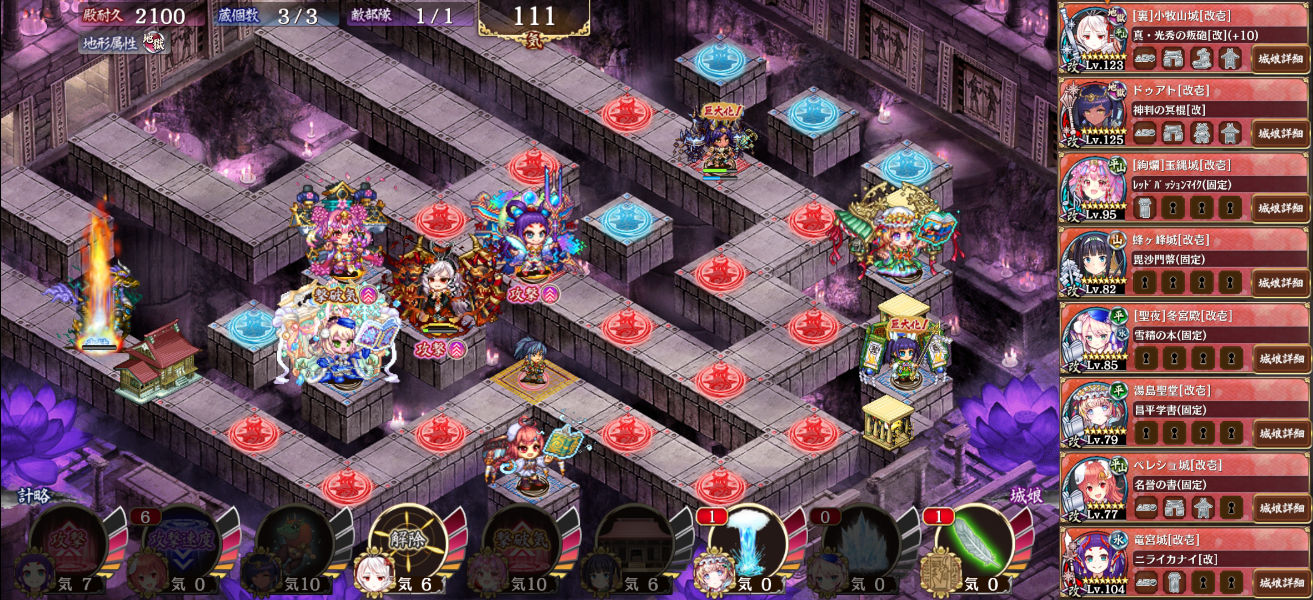Screen dimensions: 1313x600
Task: Open 城娘詳細 for 冬宮殿
Action: click(x=1280, y=358)
